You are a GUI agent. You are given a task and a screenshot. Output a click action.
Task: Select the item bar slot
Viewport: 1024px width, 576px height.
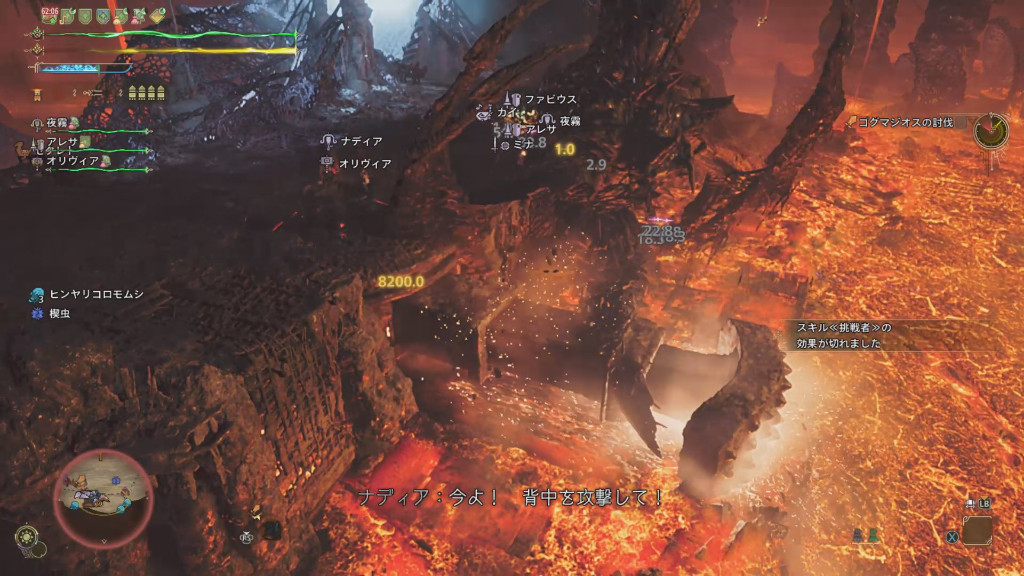(977, 530)
